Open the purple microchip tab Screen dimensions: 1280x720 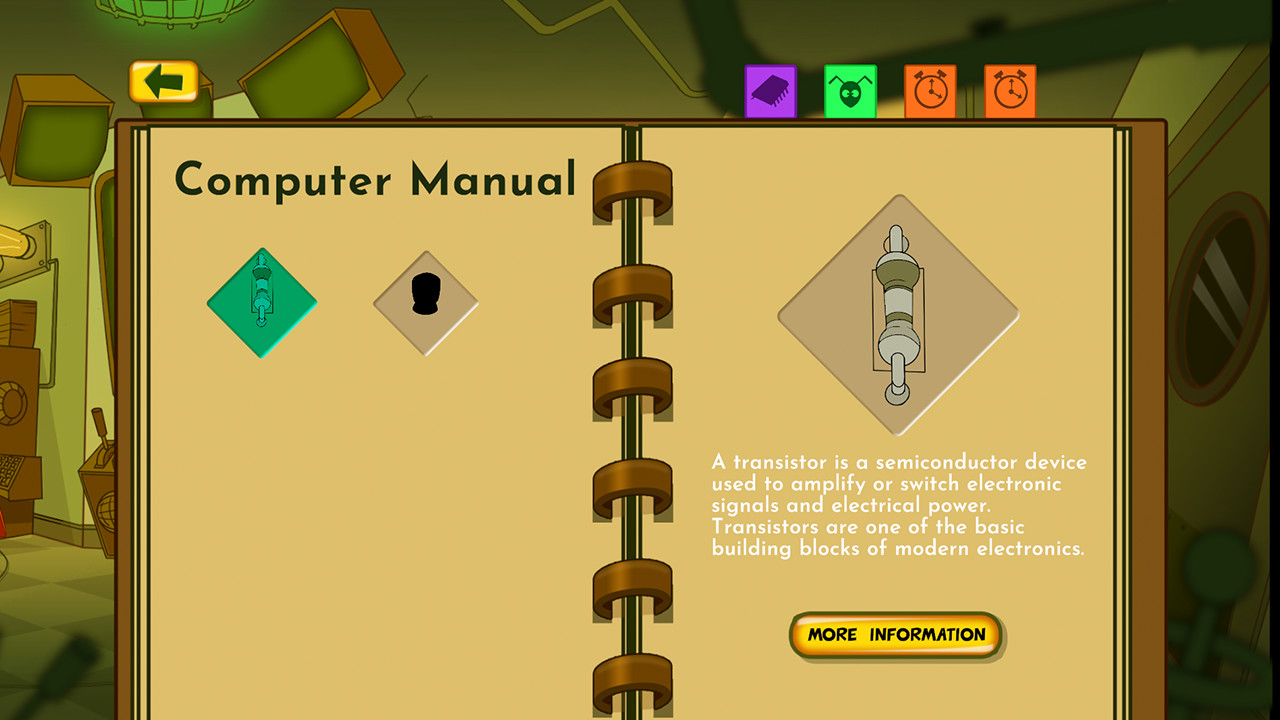(770, 89)
